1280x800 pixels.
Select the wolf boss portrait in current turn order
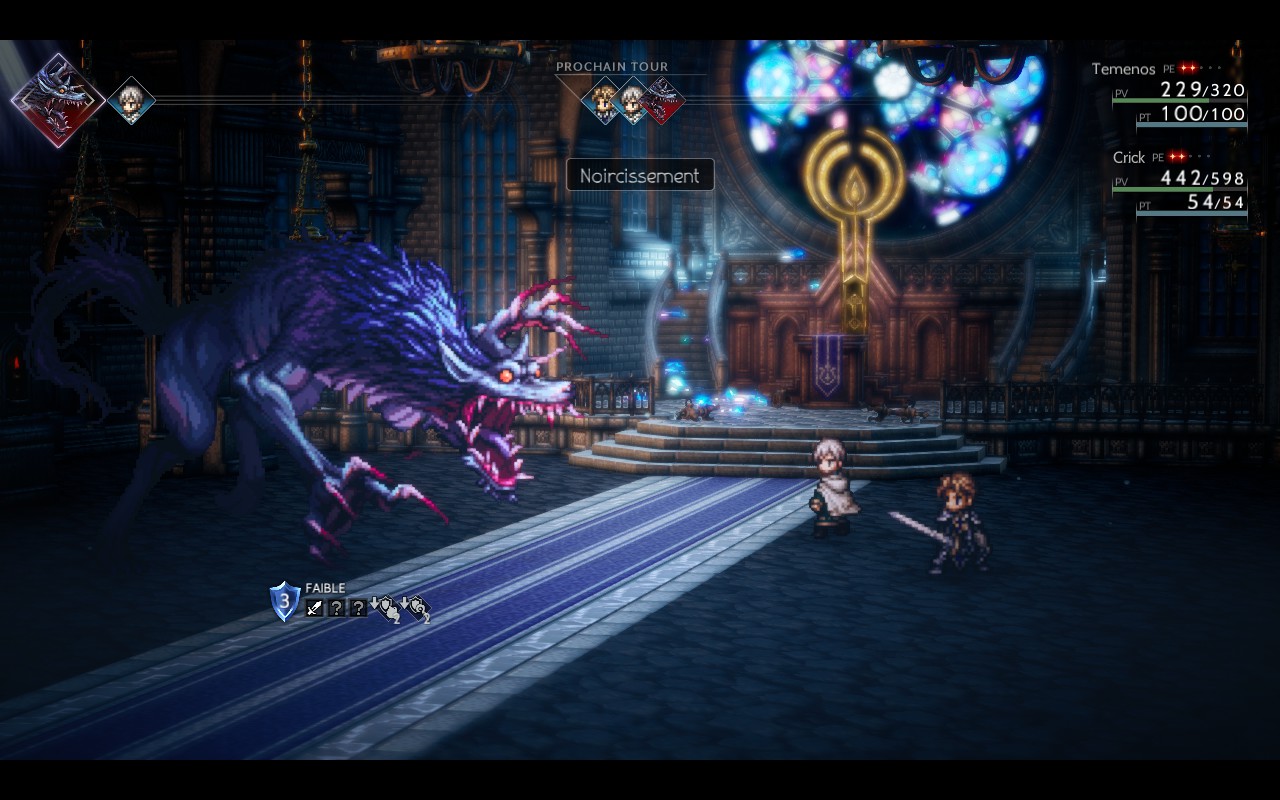coord(58,100)
